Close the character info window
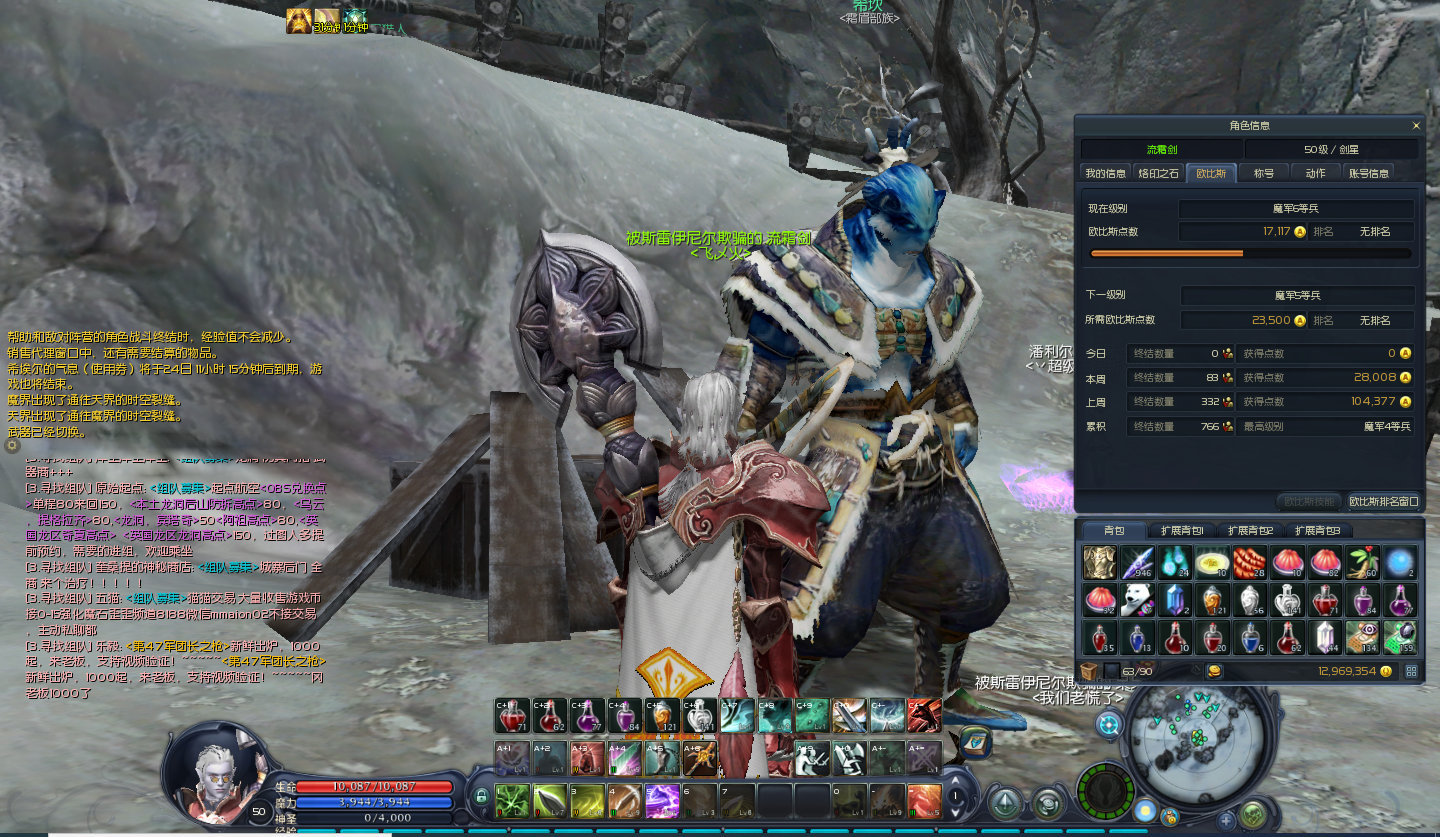 [x=1415, y=126]
